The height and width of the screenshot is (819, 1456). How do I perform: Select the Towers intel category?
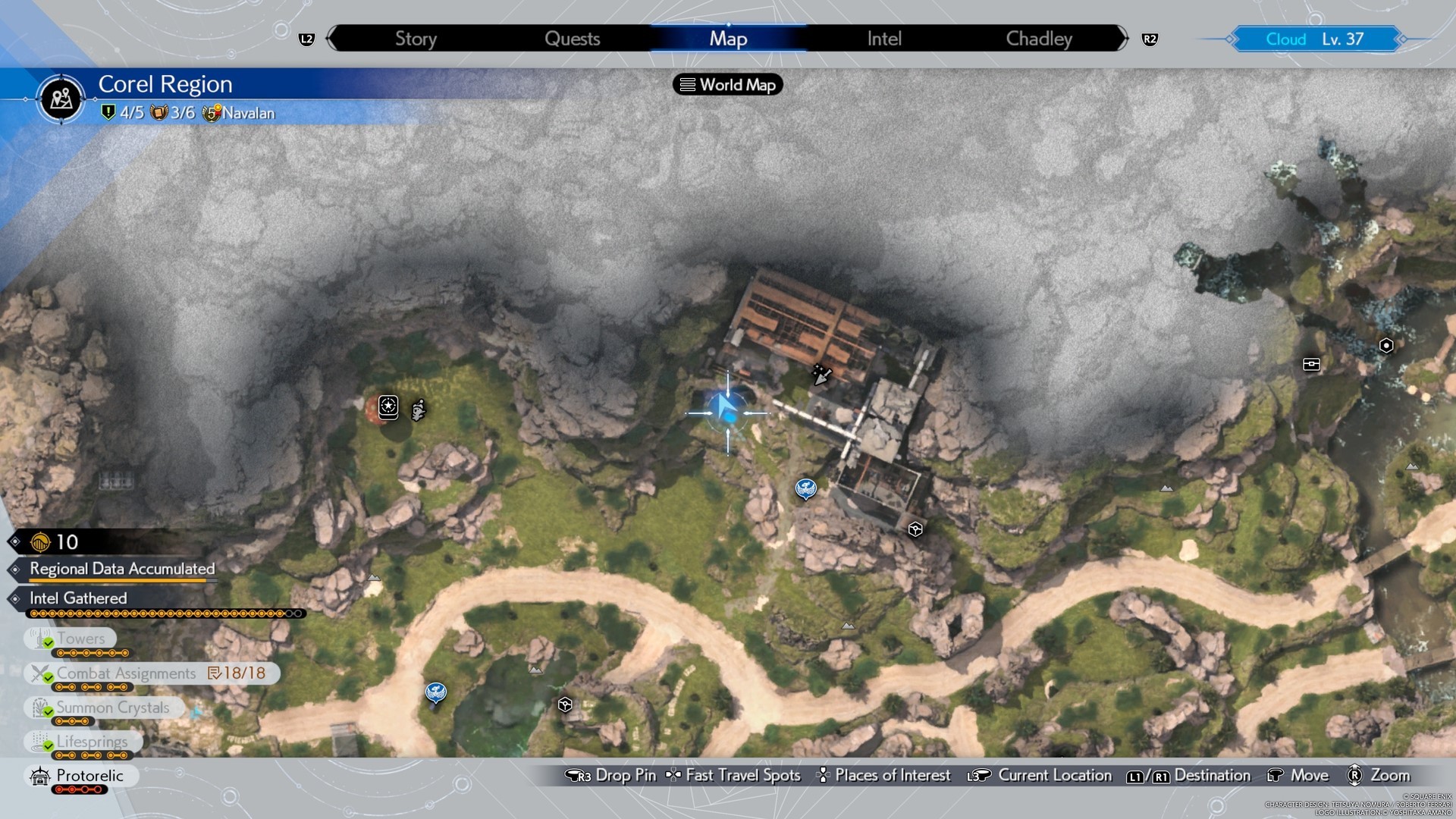(80, 639)
